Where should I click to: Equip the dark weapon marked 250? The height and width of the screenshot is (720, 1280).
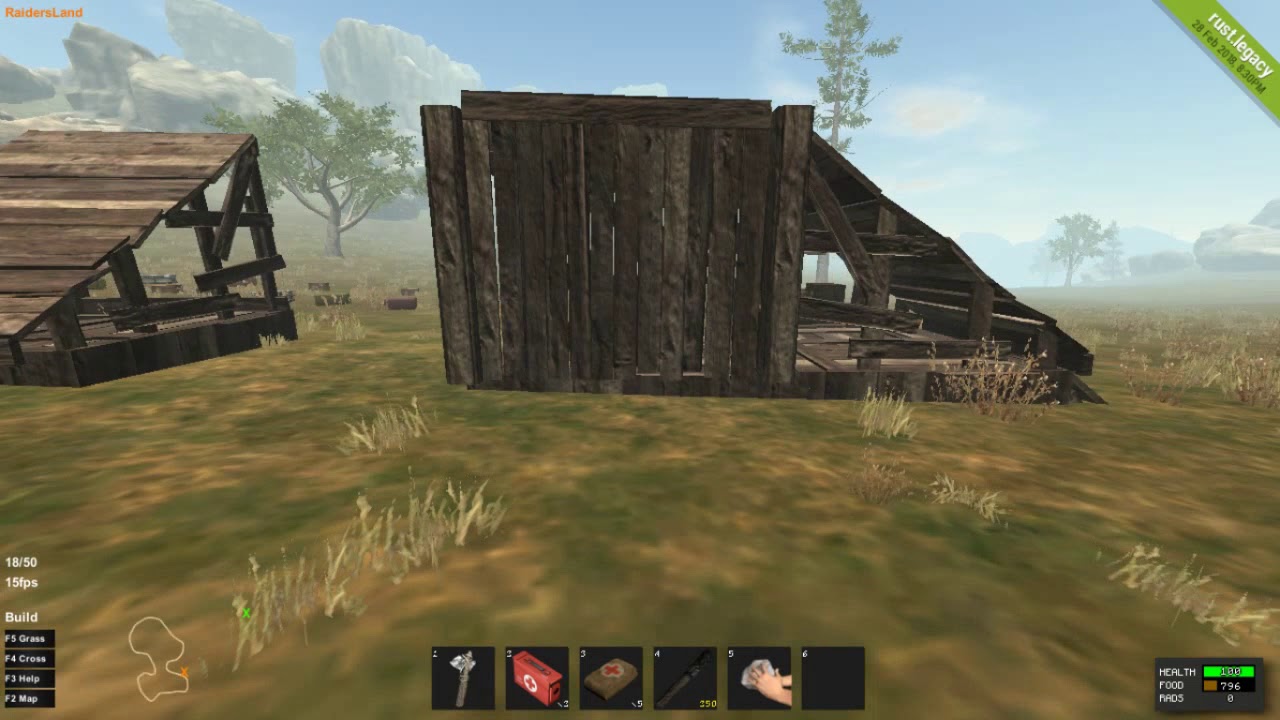685,678
